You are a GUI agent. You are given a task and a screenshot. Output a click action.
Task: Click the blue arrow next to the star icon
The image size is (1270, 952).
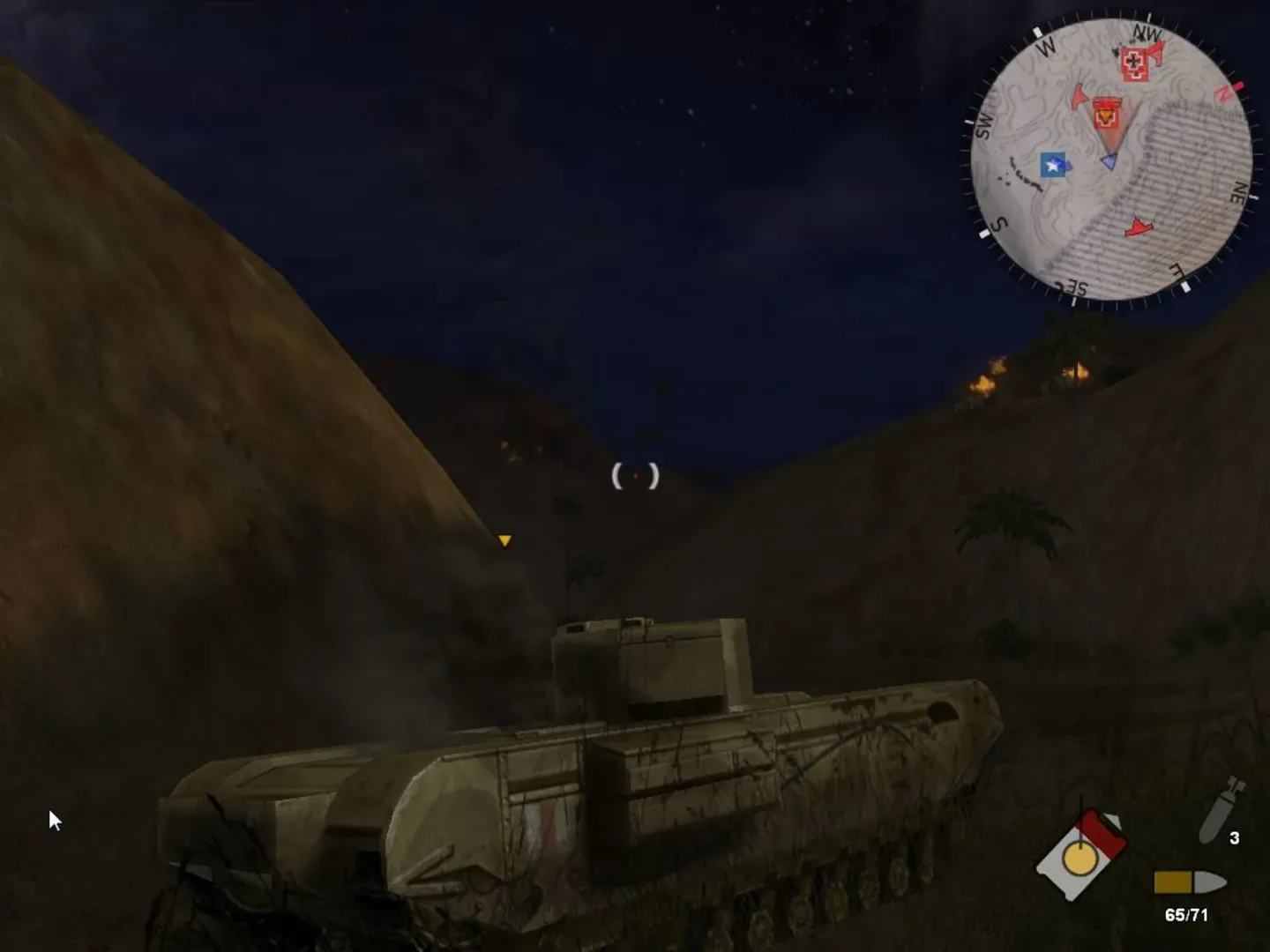[x=1070, y=166]
